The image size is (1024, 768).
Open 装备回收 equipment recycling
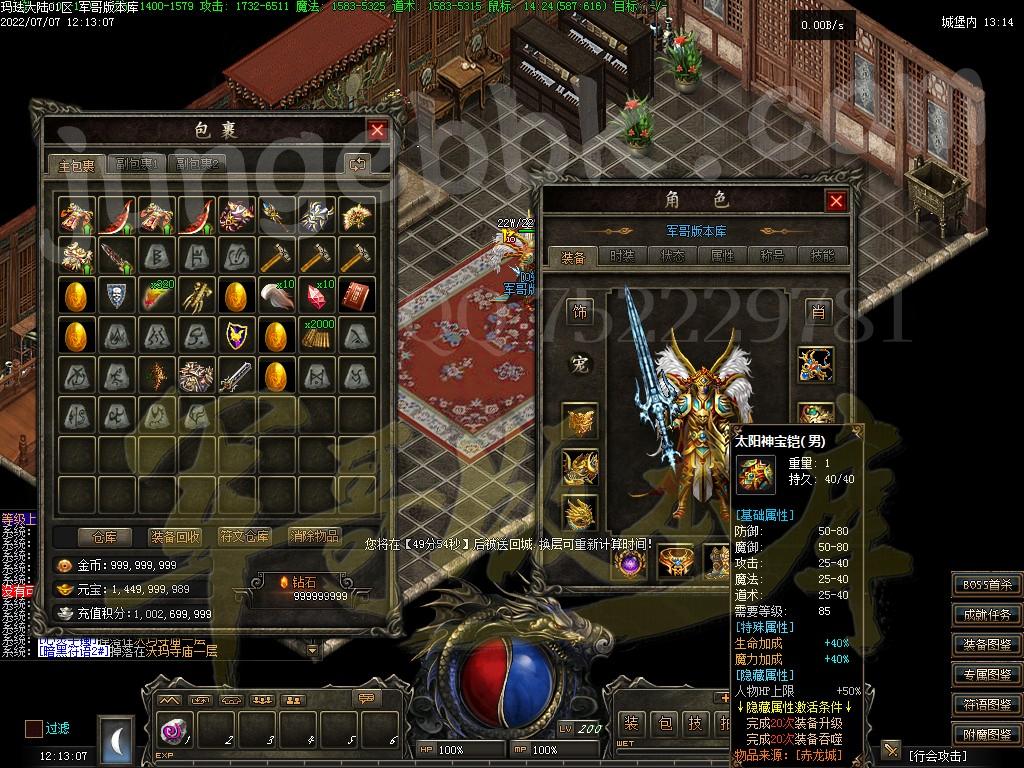click(x=175, y=537)
